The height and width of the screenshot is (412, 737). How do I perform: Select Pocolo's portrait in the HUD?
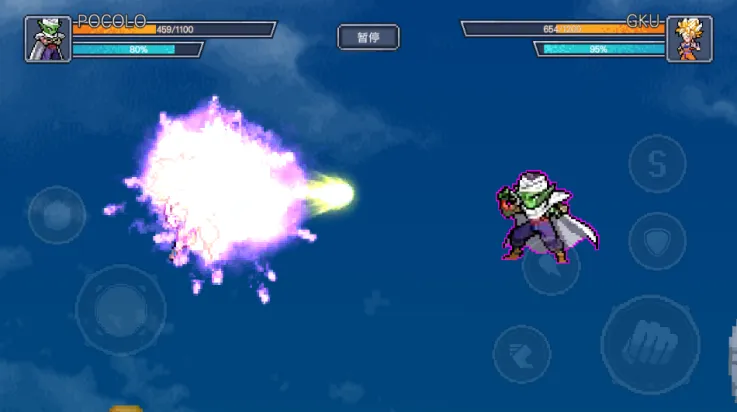point(48,39)
